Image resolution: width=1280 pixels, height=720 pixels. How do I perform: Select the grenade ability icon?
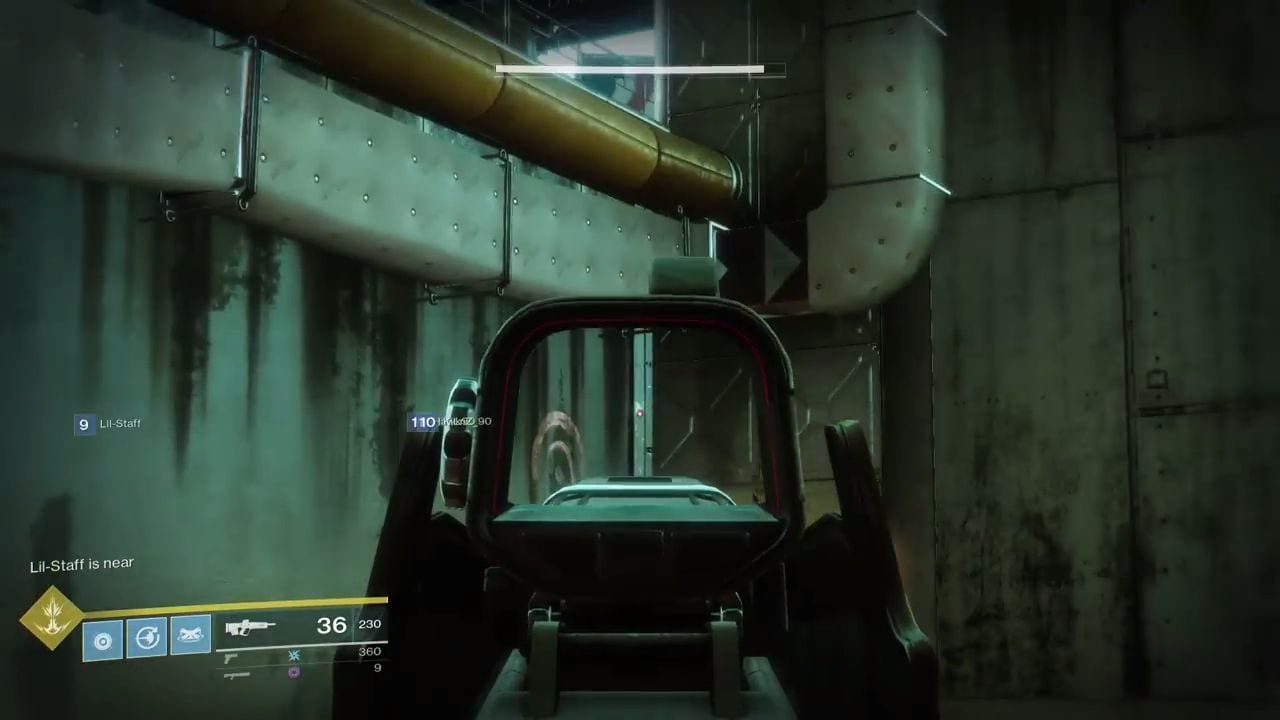(102, 639)
